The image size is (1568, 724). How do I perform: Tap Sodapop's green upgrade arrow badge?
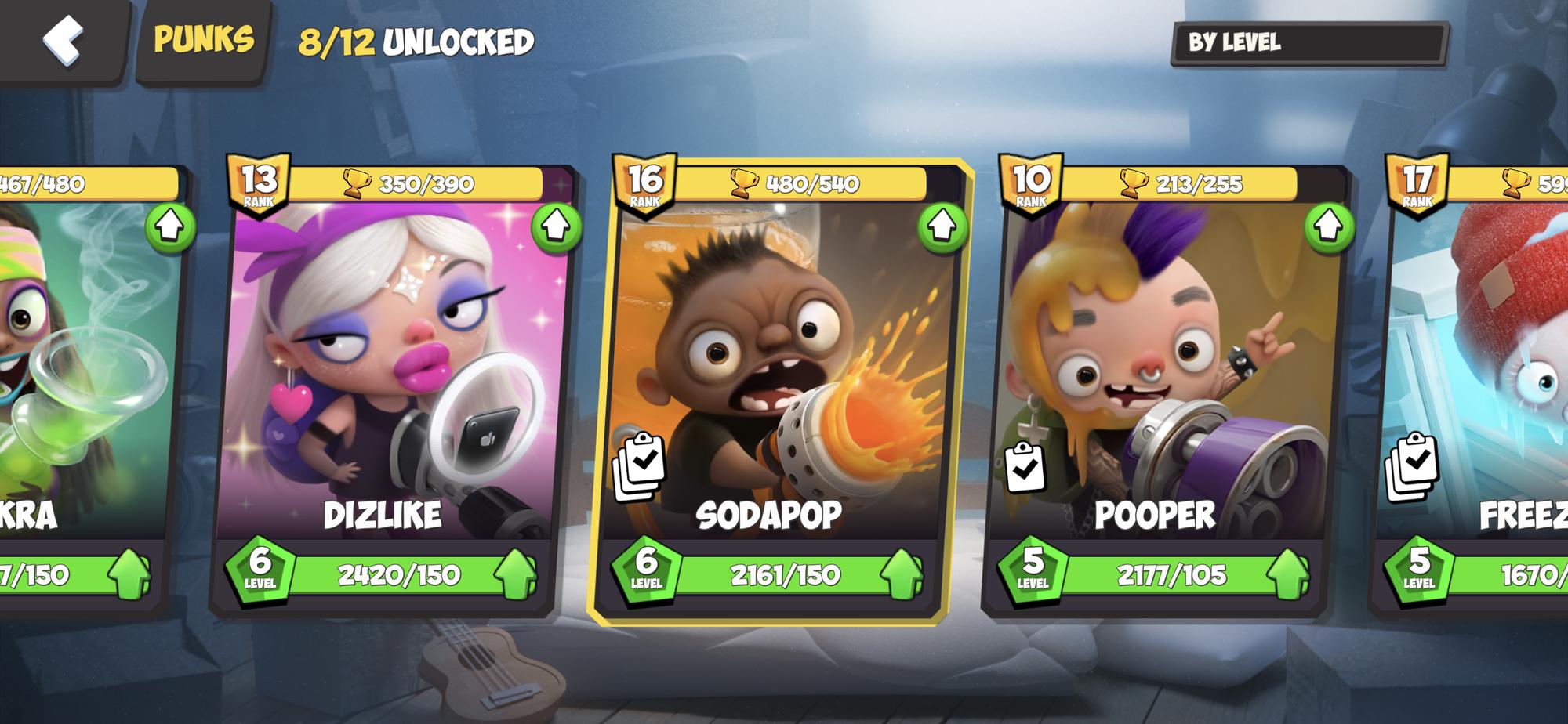pyautogui.click(x=942, y=227)
